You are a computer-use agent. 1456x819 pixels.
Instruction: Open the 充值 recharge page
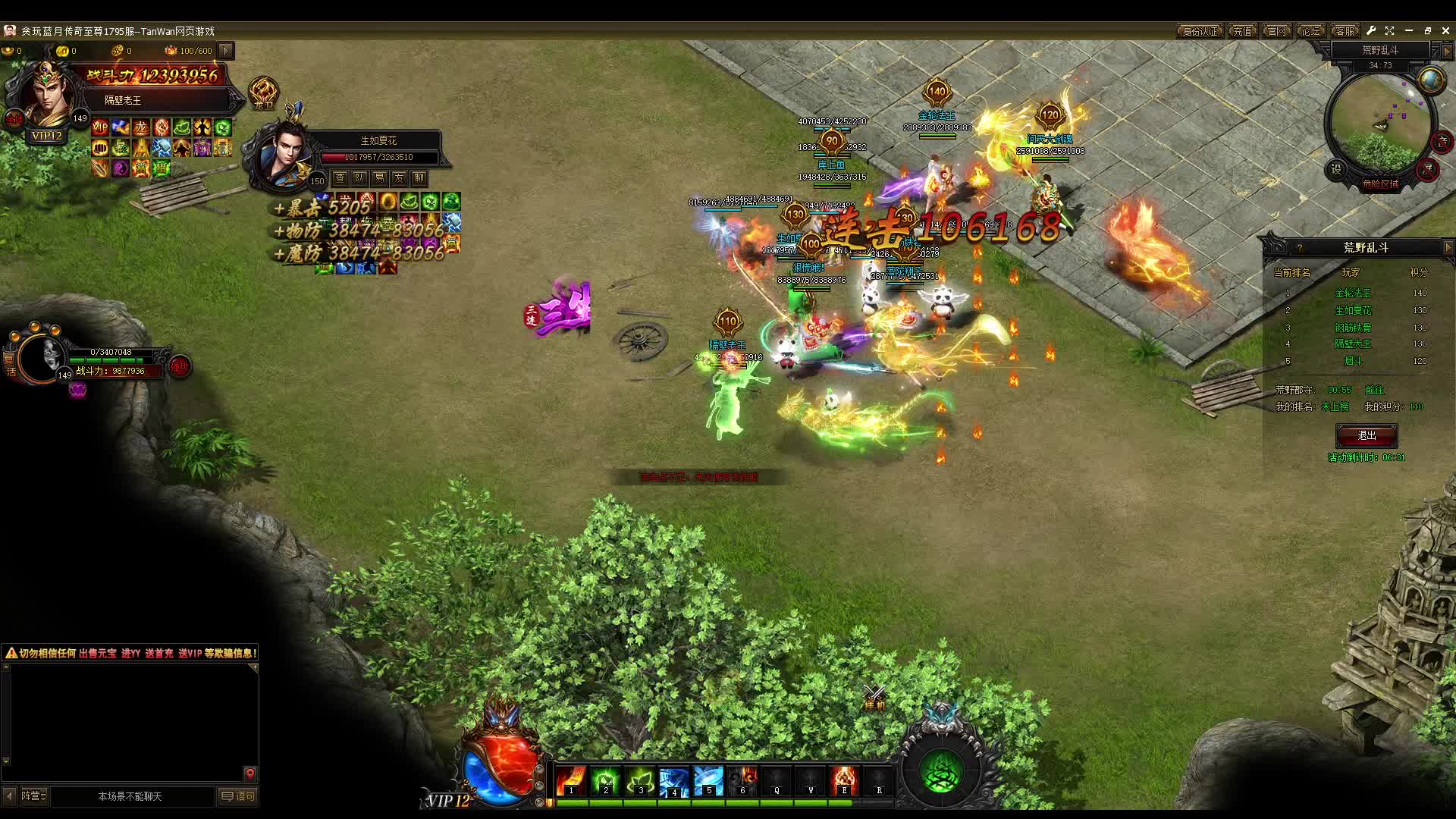coord(1242,31)
